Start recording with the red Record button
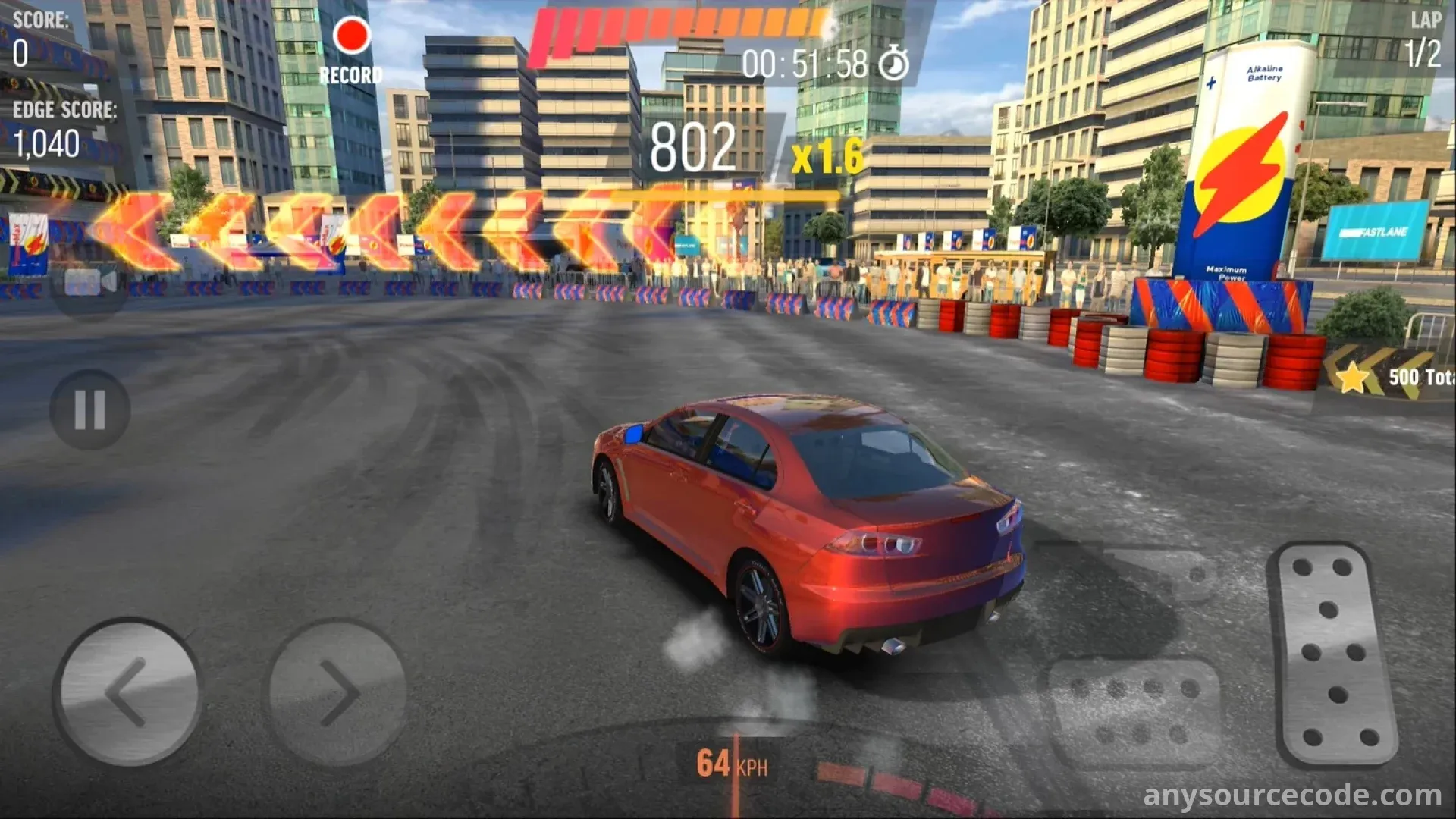 [351, 38]
